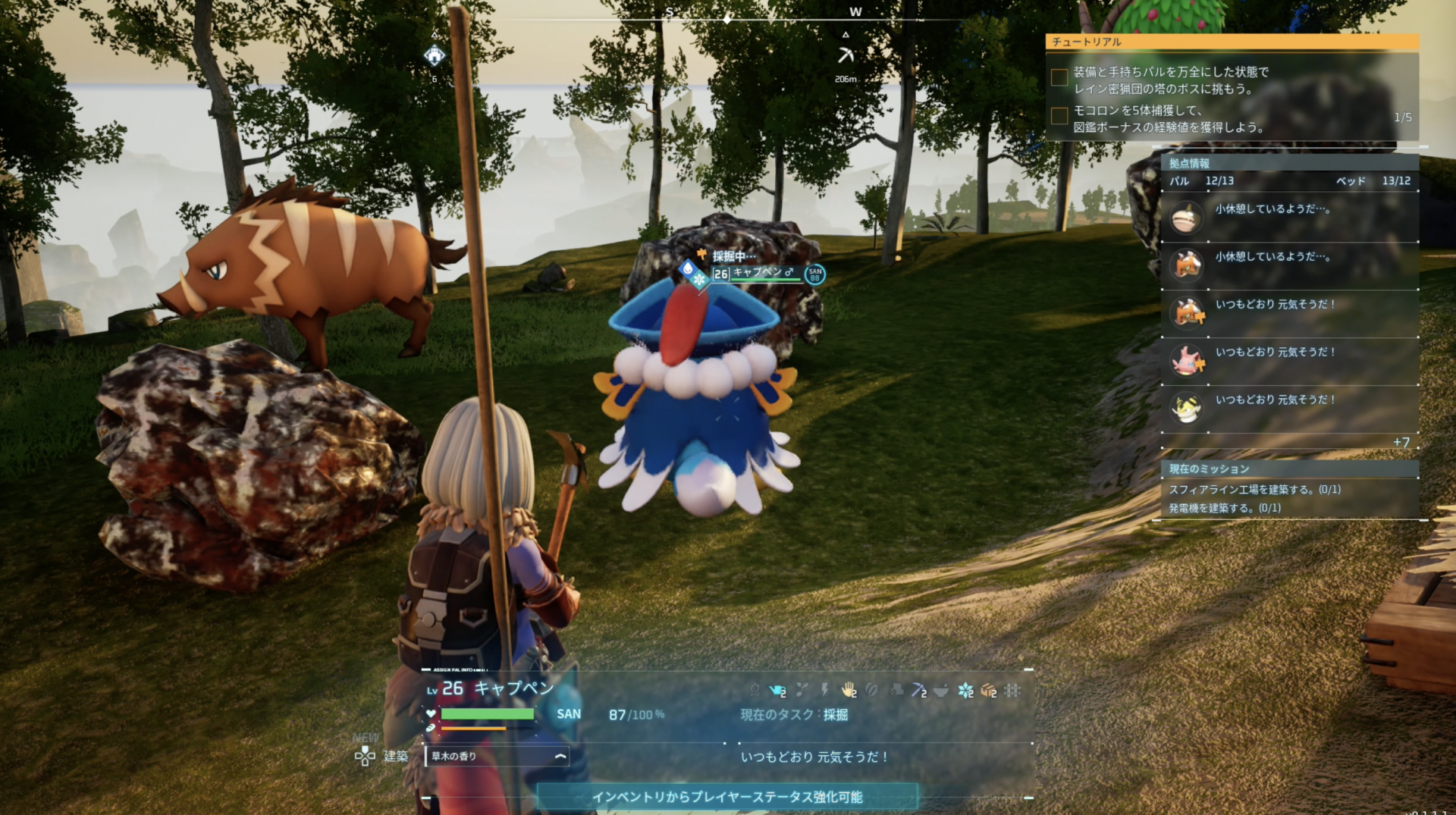
Task: Select the yellow bee pal row
Action: 1289,409
